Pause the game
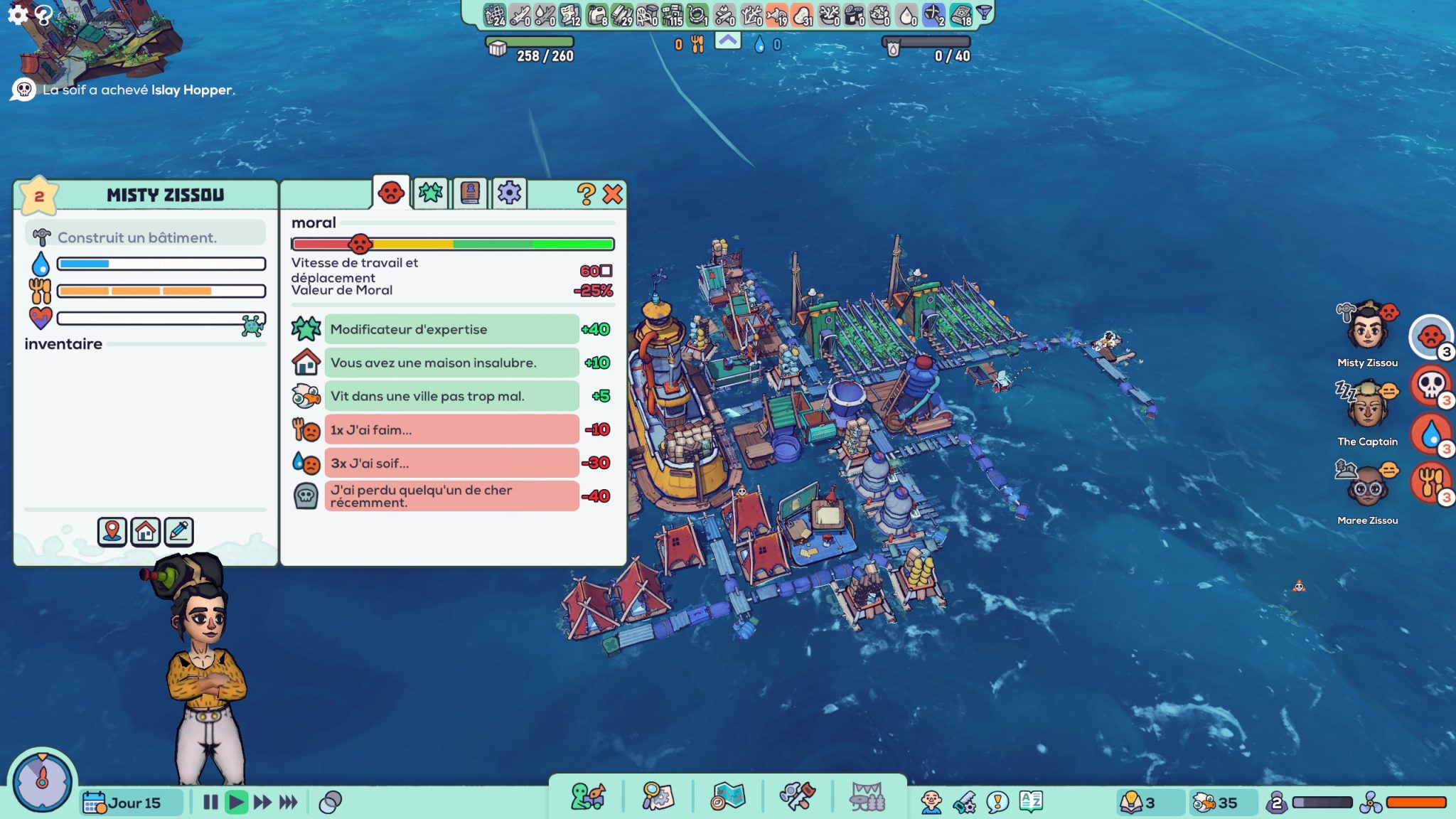Image resolution: width=1456 pixels, height=819 pixels. [210, 803]
